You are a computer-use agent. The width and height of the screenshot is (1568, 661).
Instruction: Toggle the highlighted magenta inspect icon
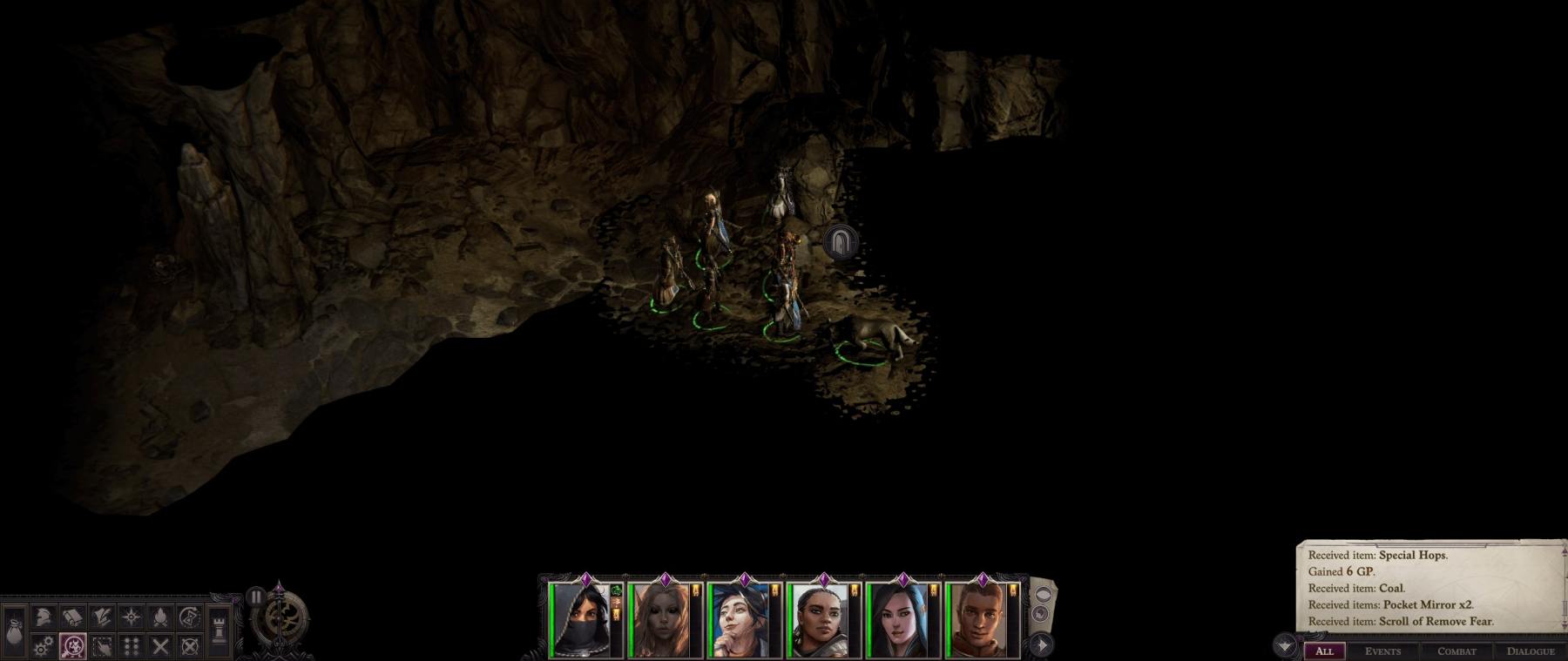click(x=73, y=646)
